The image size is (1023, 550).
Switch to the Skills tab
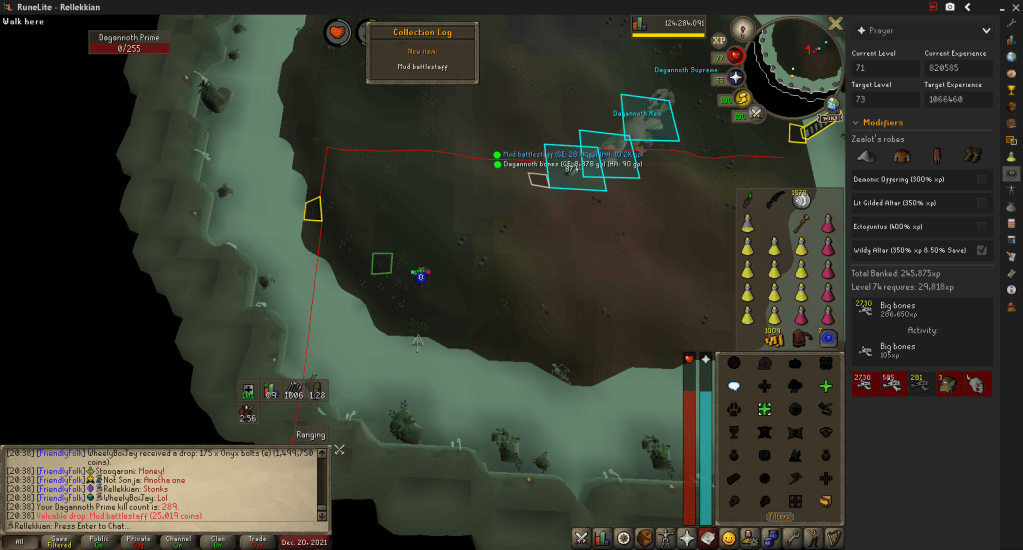point(602,538)
